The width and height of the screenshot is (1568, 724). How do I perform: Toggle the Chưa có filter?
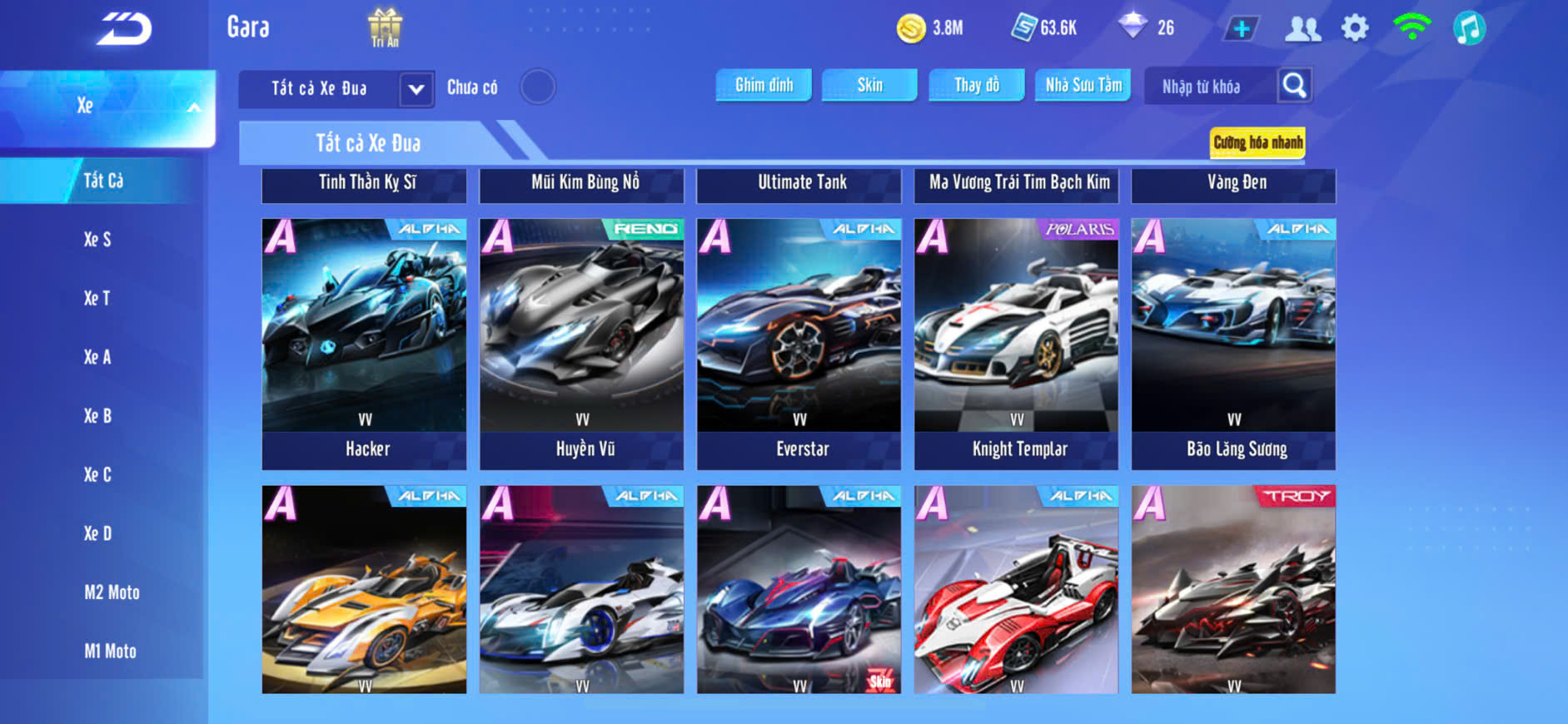coord(537,87)
